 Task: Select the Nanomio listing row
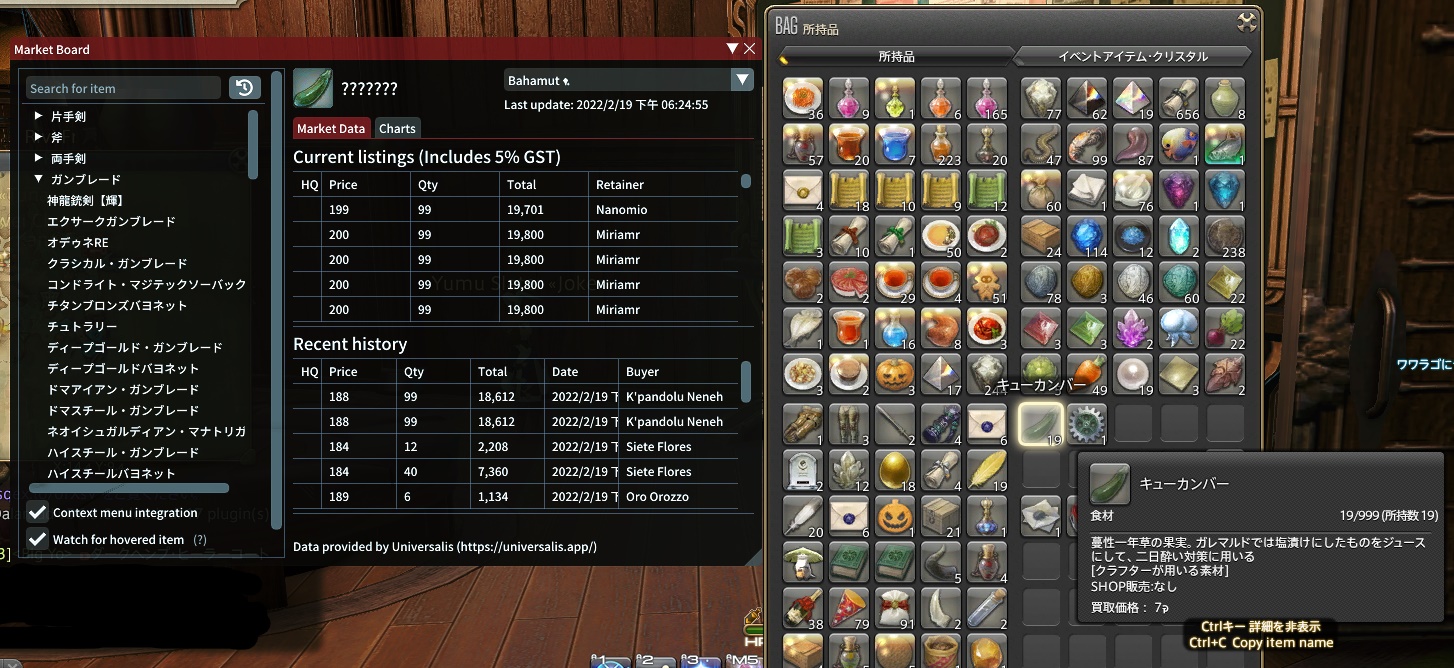click(515, 210)
